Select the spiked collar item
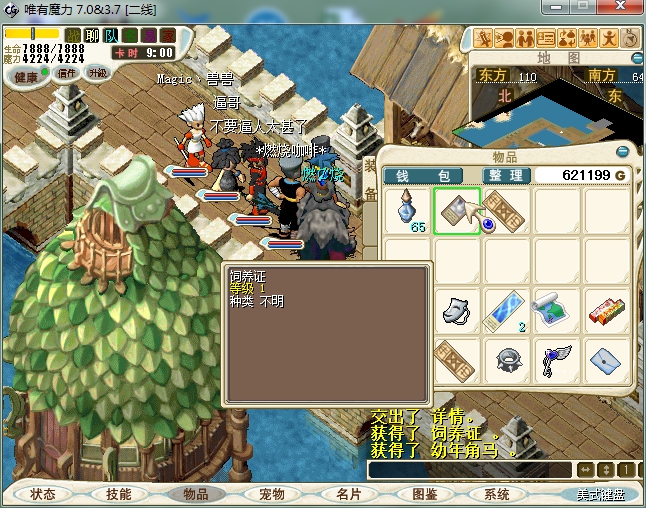The height and width of the screenshot is (508, 646). point(507,358)
